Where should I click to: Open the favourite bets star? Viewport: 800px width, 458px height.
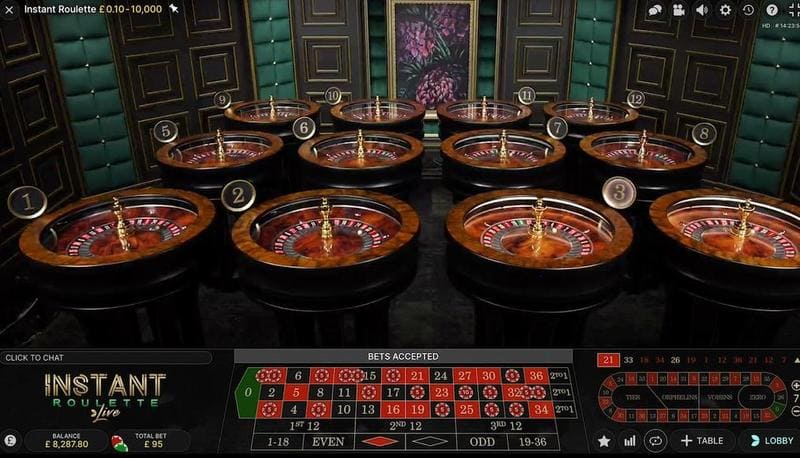coord(604,440)
